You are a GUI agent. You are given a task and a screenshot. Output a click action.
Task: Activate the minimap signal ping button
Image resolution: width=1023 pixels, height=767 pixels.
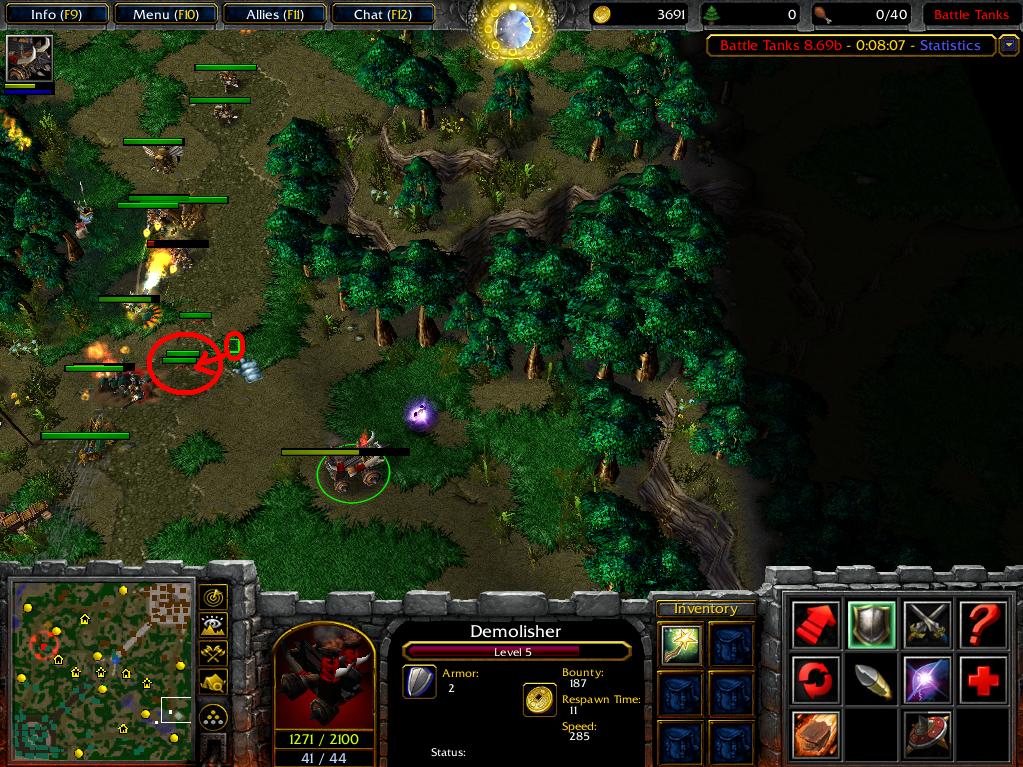click(x=213, y=598)
